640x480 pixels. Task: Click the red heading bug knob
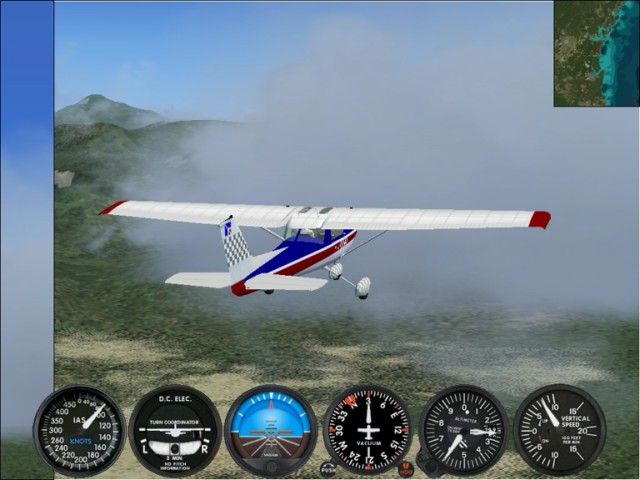405,468
